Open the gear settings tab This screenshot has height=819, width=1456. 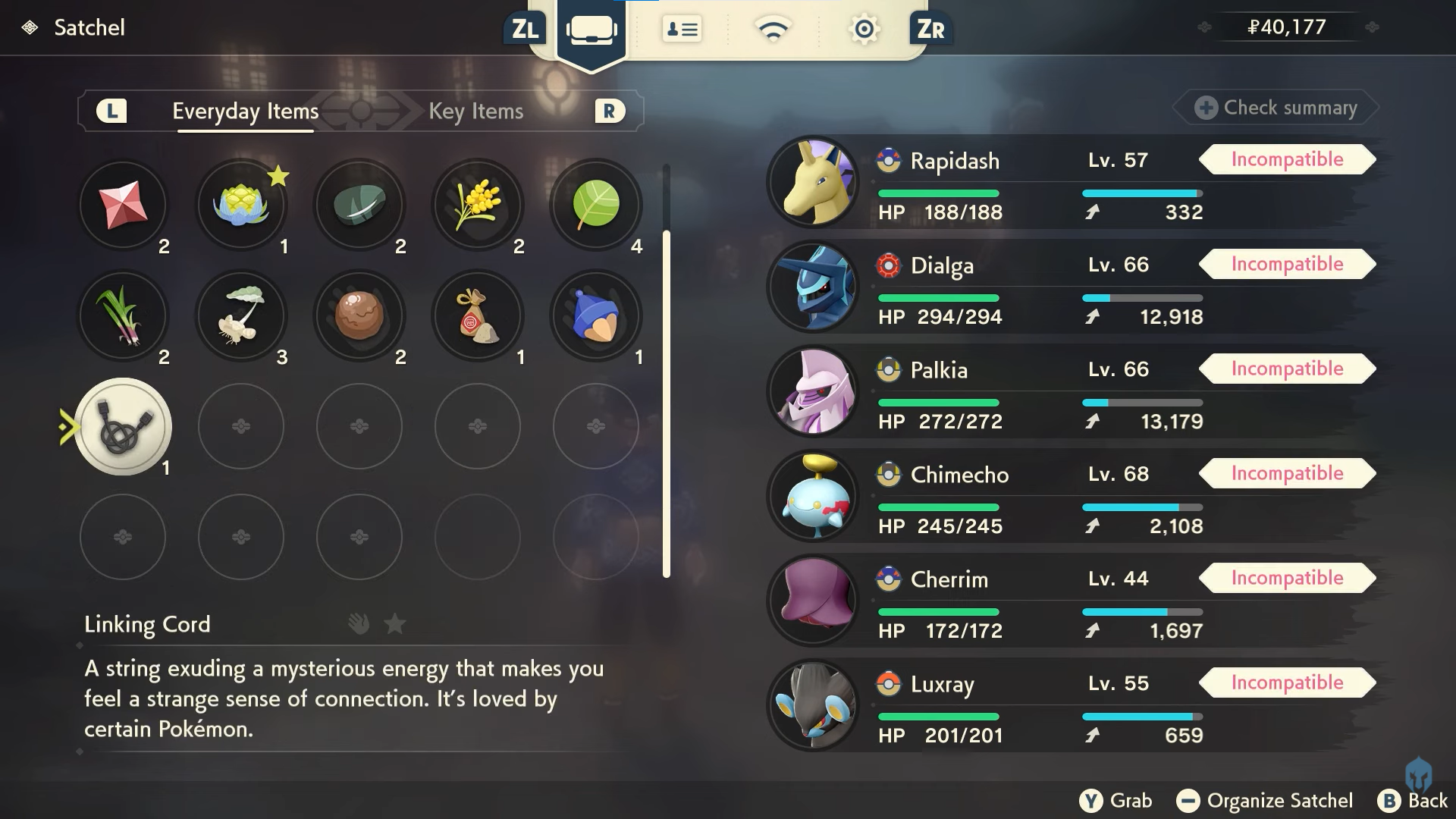coord(864,30)
